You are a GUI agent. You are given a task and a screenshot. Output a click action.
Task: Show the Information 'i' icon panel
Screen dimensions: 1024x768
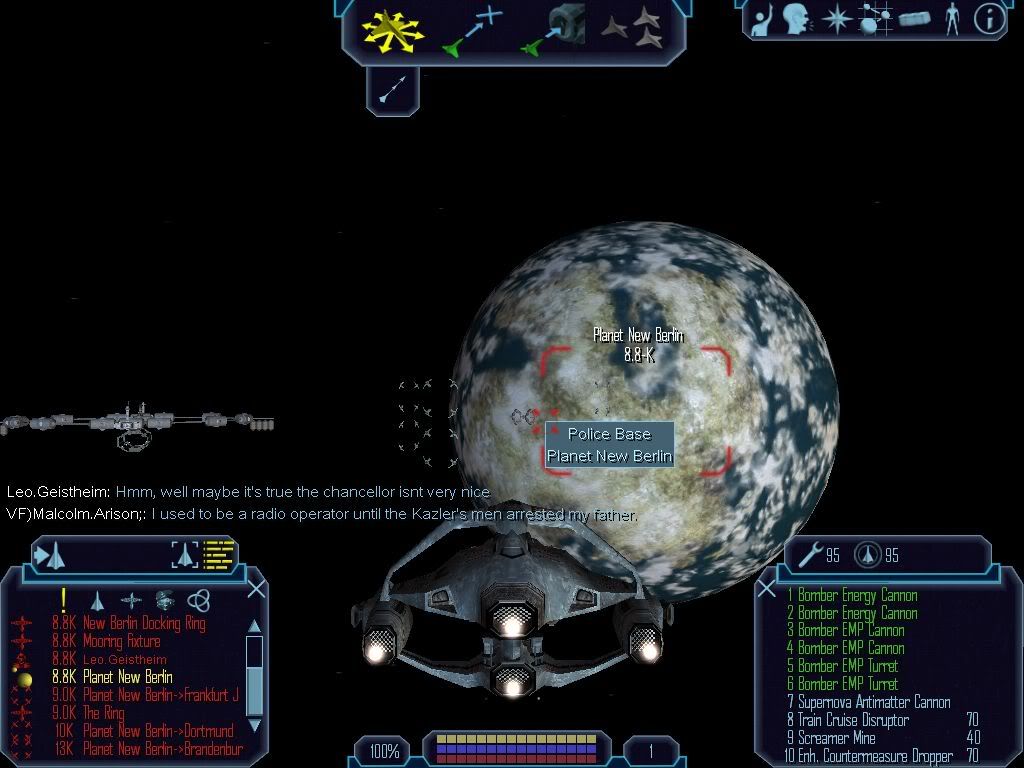[x=989, y=19]
